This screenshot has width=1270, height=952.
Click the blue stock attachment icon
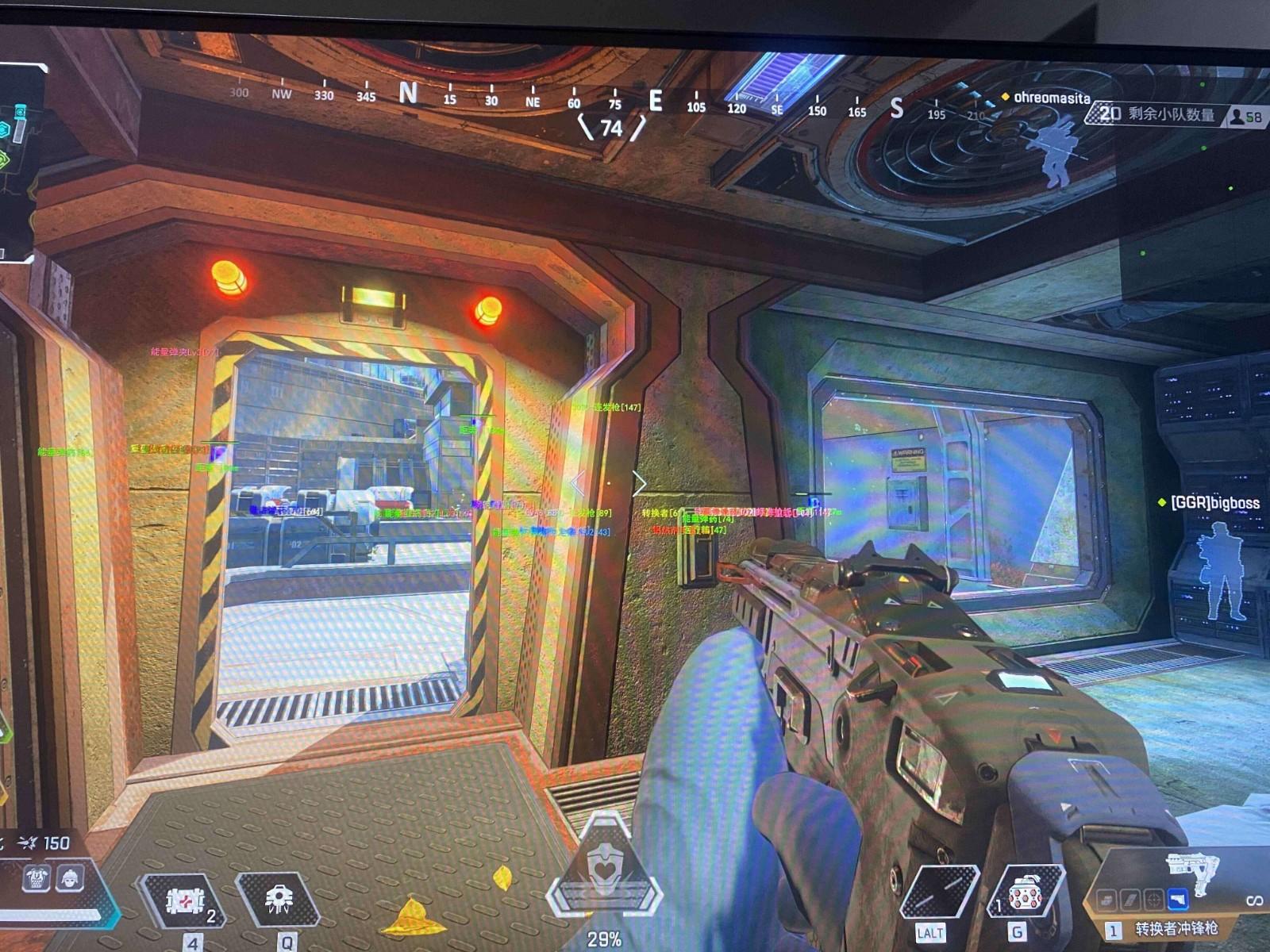point(1178,900)
